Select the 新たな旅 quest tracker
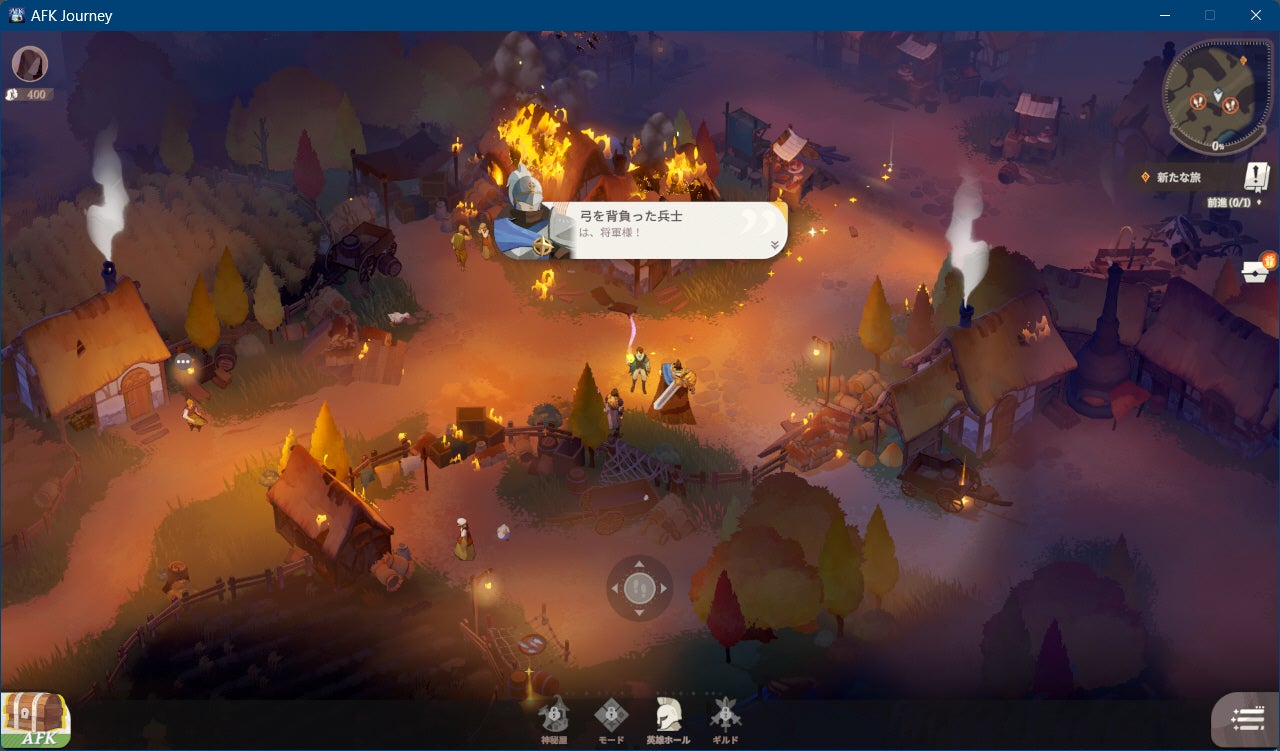 [1180, 177]
